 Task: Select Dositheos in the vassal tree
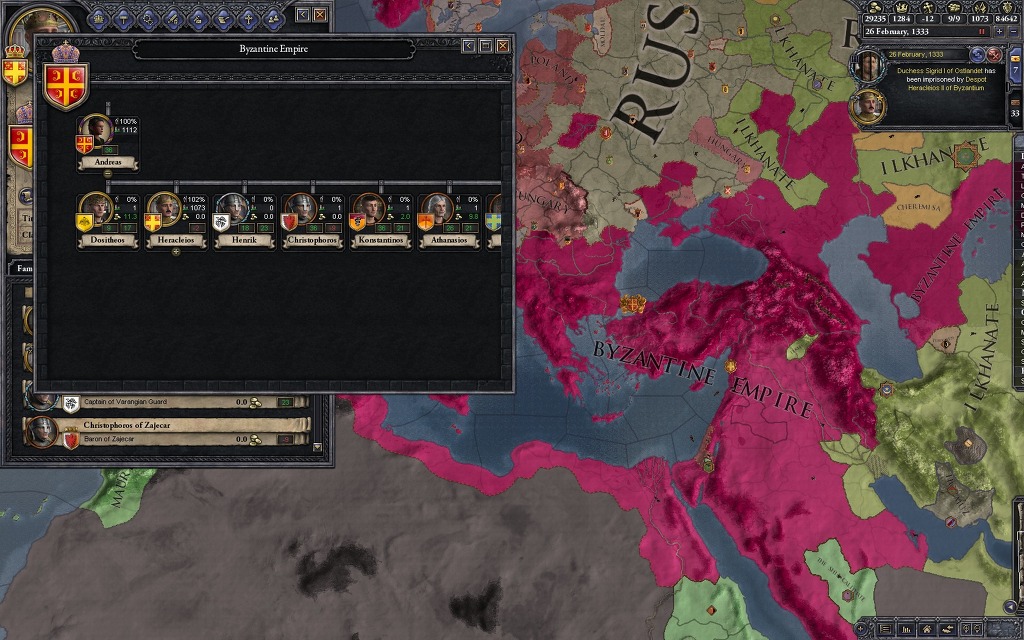click(x=96, y=210)
